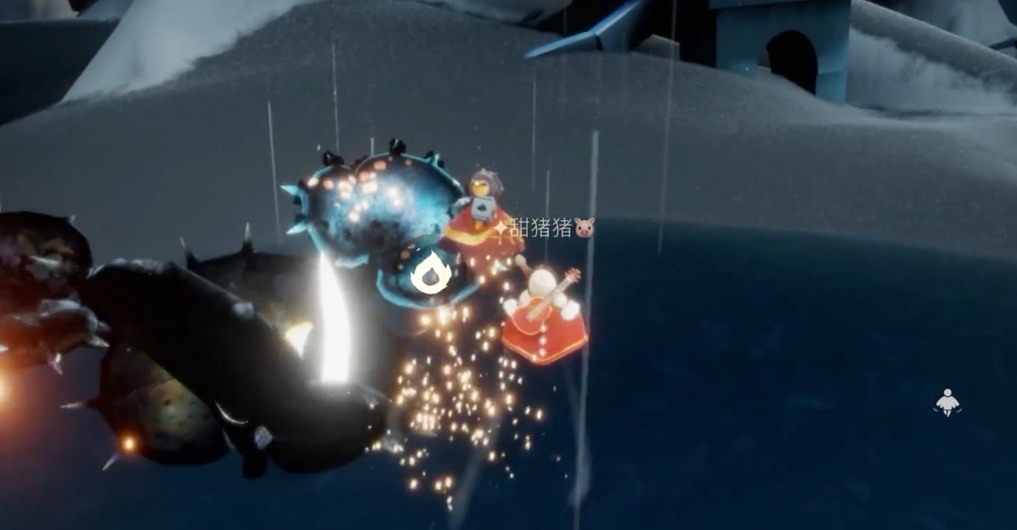Viewport: 1017px width, 530px height.
Task: Tap the flame icon to burn the darkness
Action: 431,274
